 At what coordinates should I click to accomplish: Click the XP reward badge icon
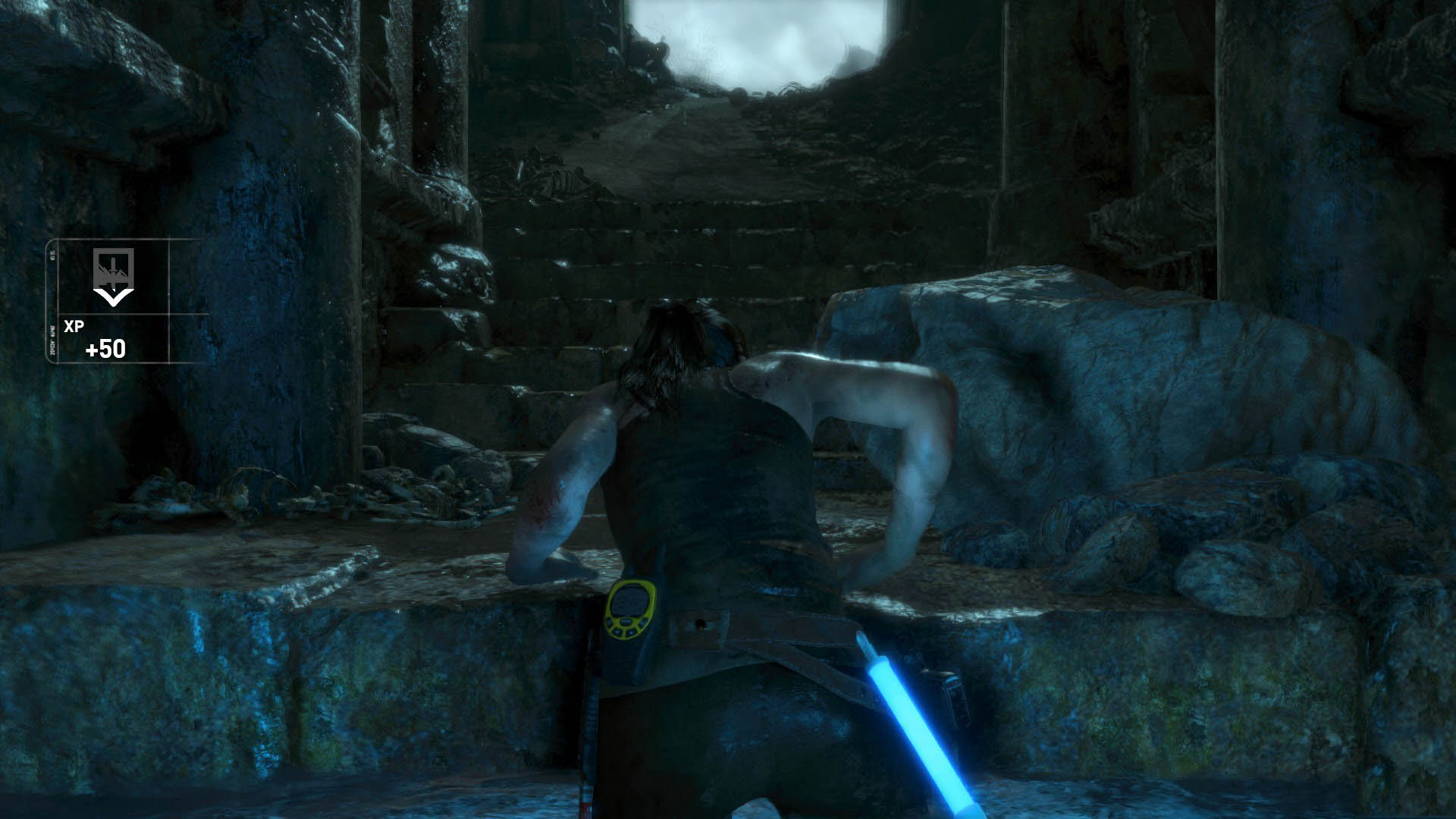point(114,276)
